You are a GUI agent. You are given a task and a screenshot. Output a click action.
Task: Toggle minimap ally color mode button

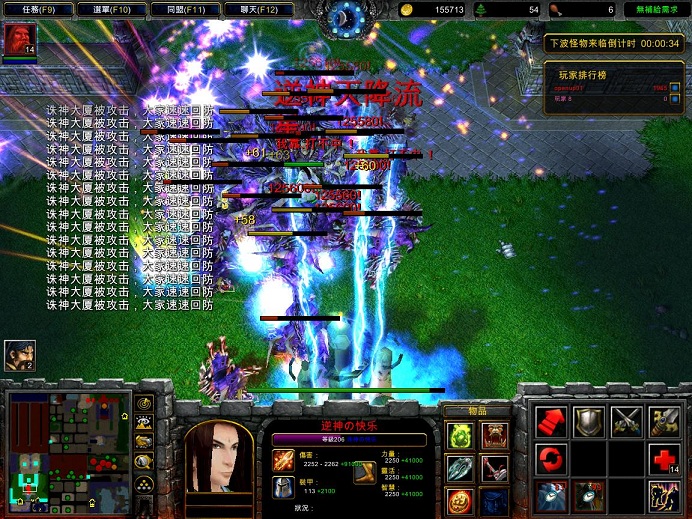[145, 442]
